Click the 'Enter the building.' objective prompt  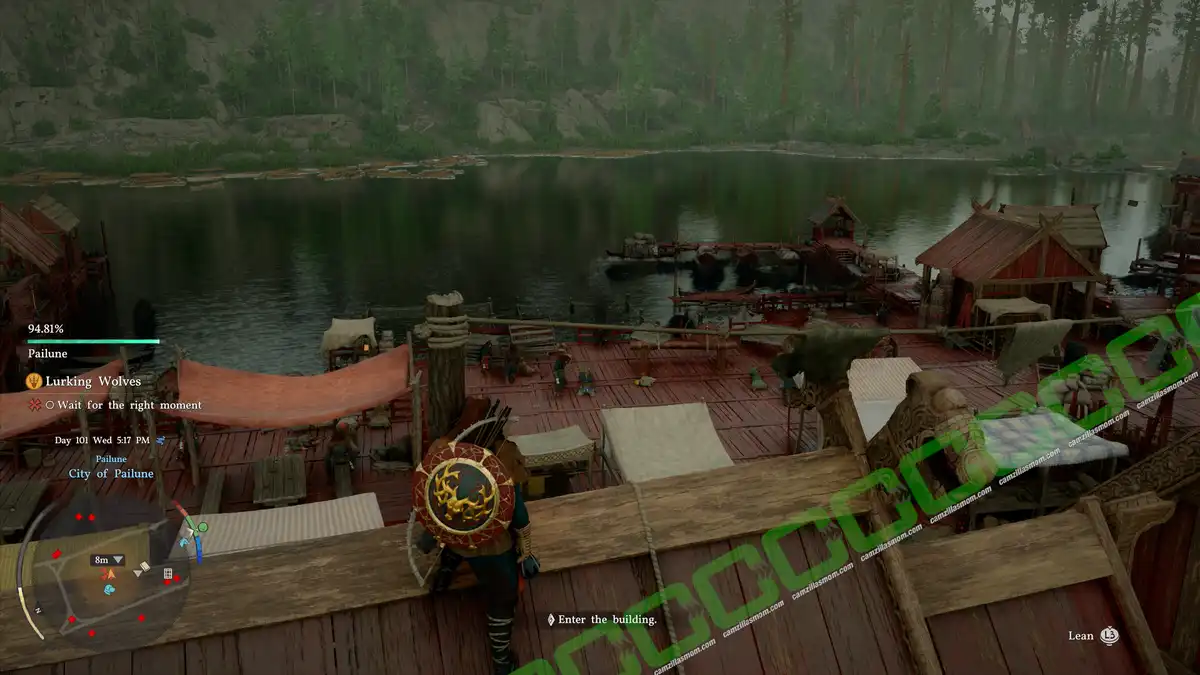tap(607, 620)
